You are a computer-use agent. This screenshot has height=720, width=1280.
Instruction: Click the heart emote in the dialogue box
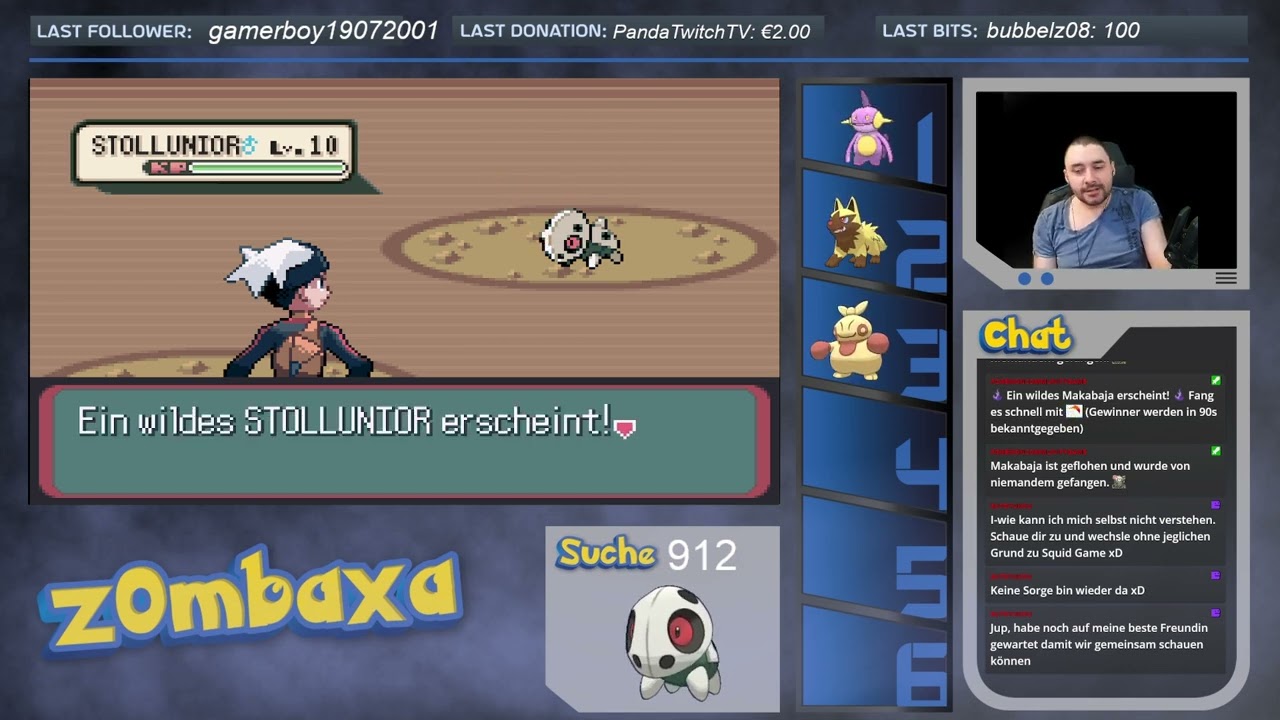tap(625, 428)
